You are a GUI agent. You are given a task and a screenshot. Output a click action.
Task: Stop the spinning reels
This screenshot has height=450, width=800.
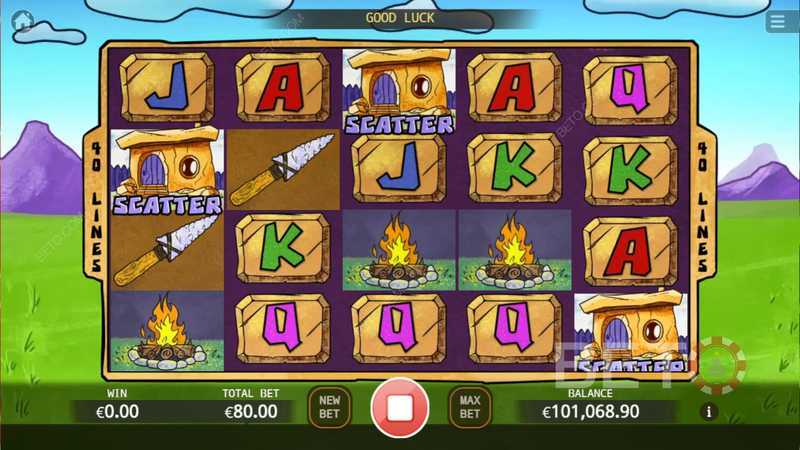pos(400,407)
